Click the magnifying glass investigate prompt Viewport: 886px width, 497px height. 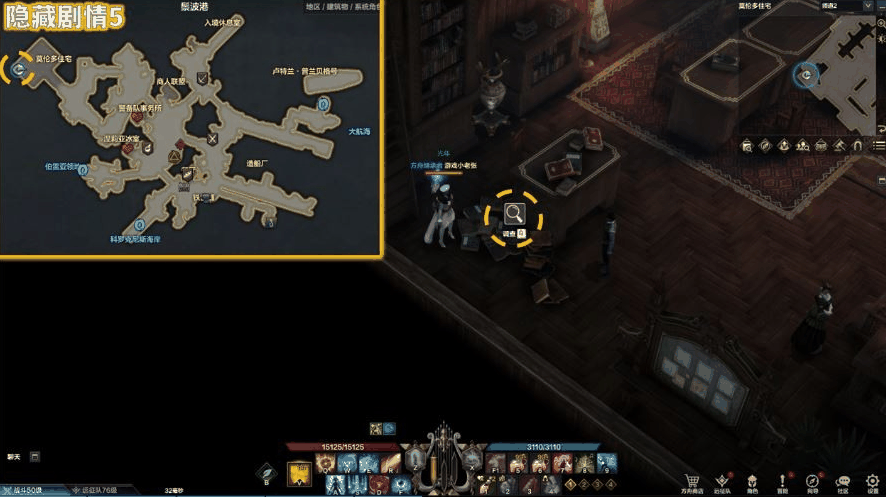514,213
